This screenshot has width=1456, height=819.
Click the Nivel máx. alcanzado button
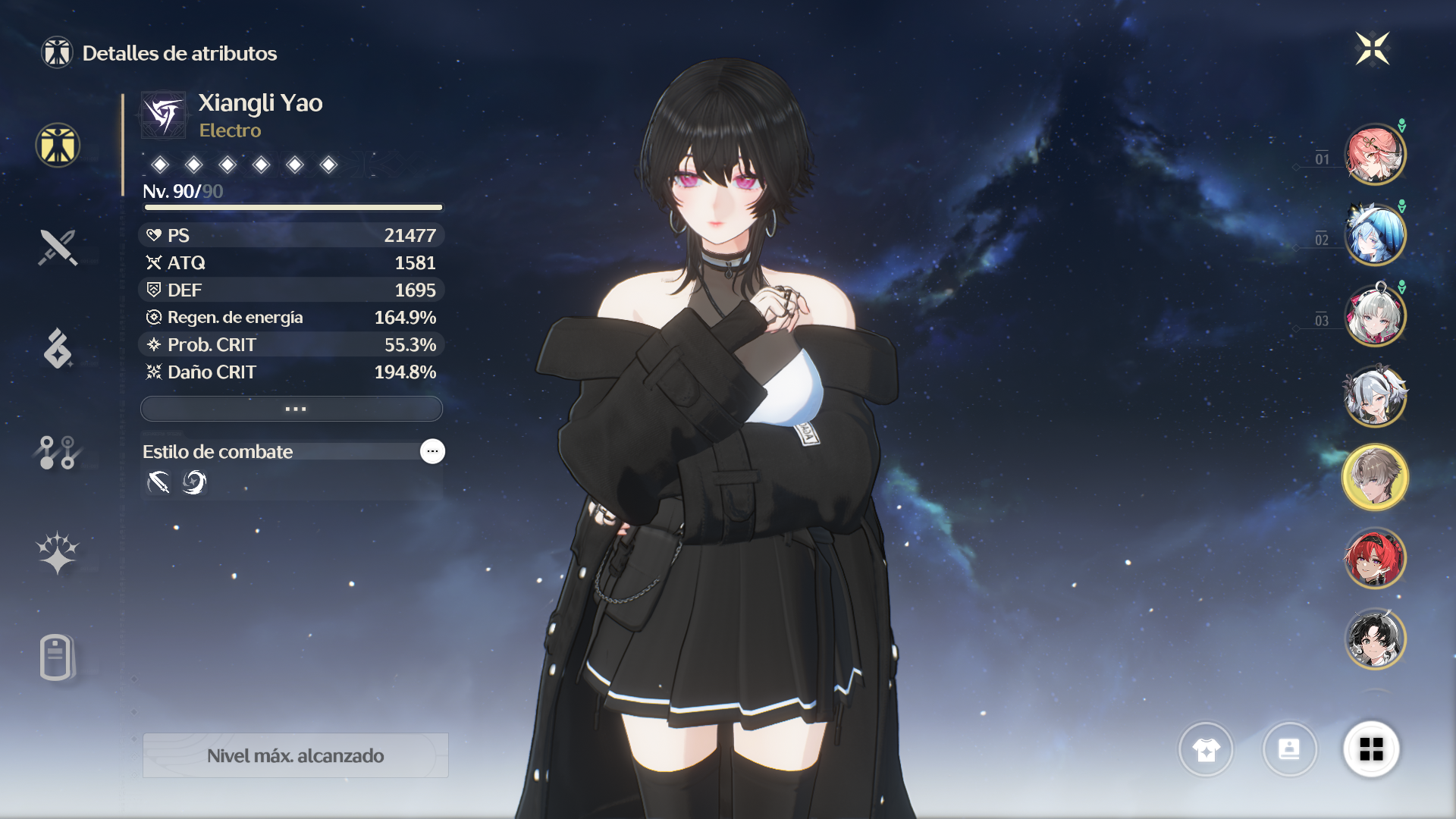(295, 755)
